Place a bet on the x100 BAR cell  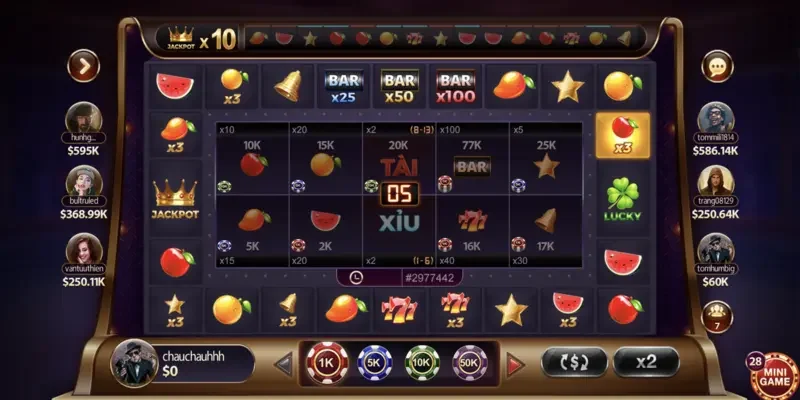[x=472, y=160]
